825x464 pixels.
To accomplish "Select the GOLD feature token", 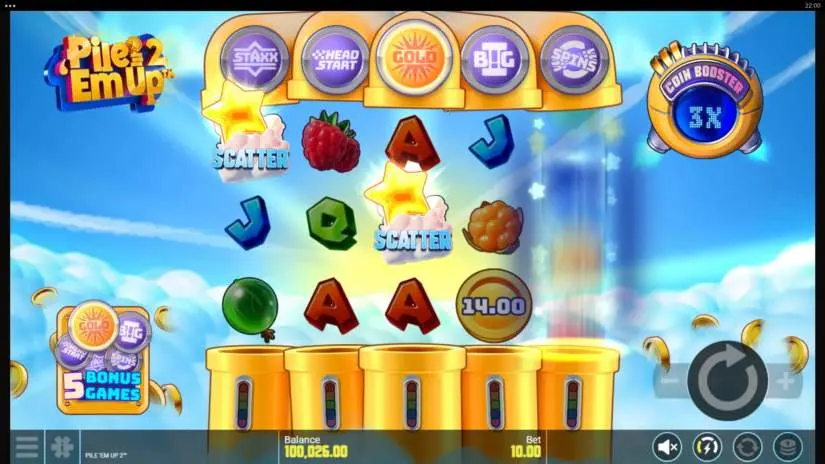I will point(412,58).
